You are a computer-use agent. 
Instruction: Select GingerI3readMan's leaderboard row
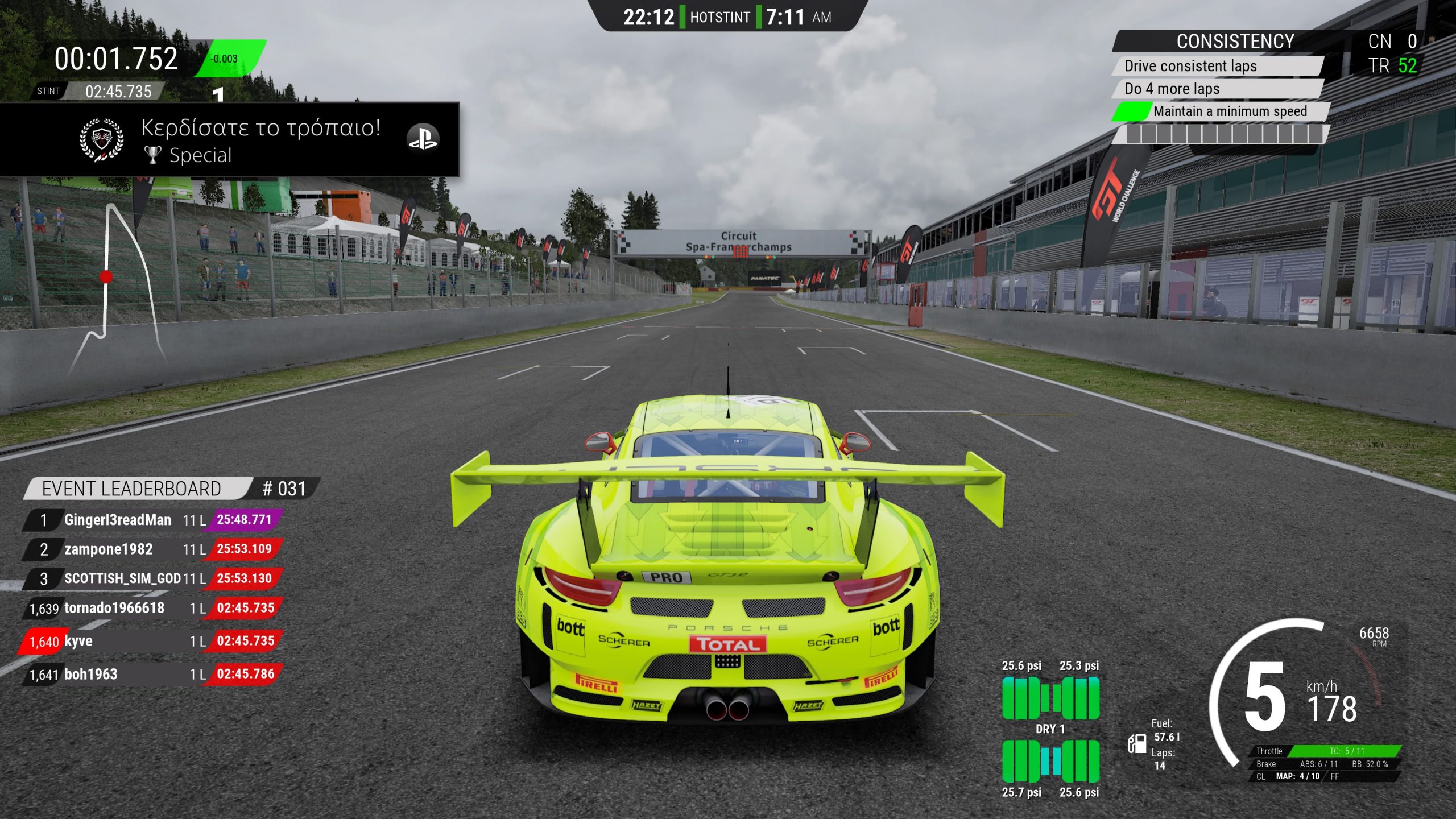pos(152,520)
